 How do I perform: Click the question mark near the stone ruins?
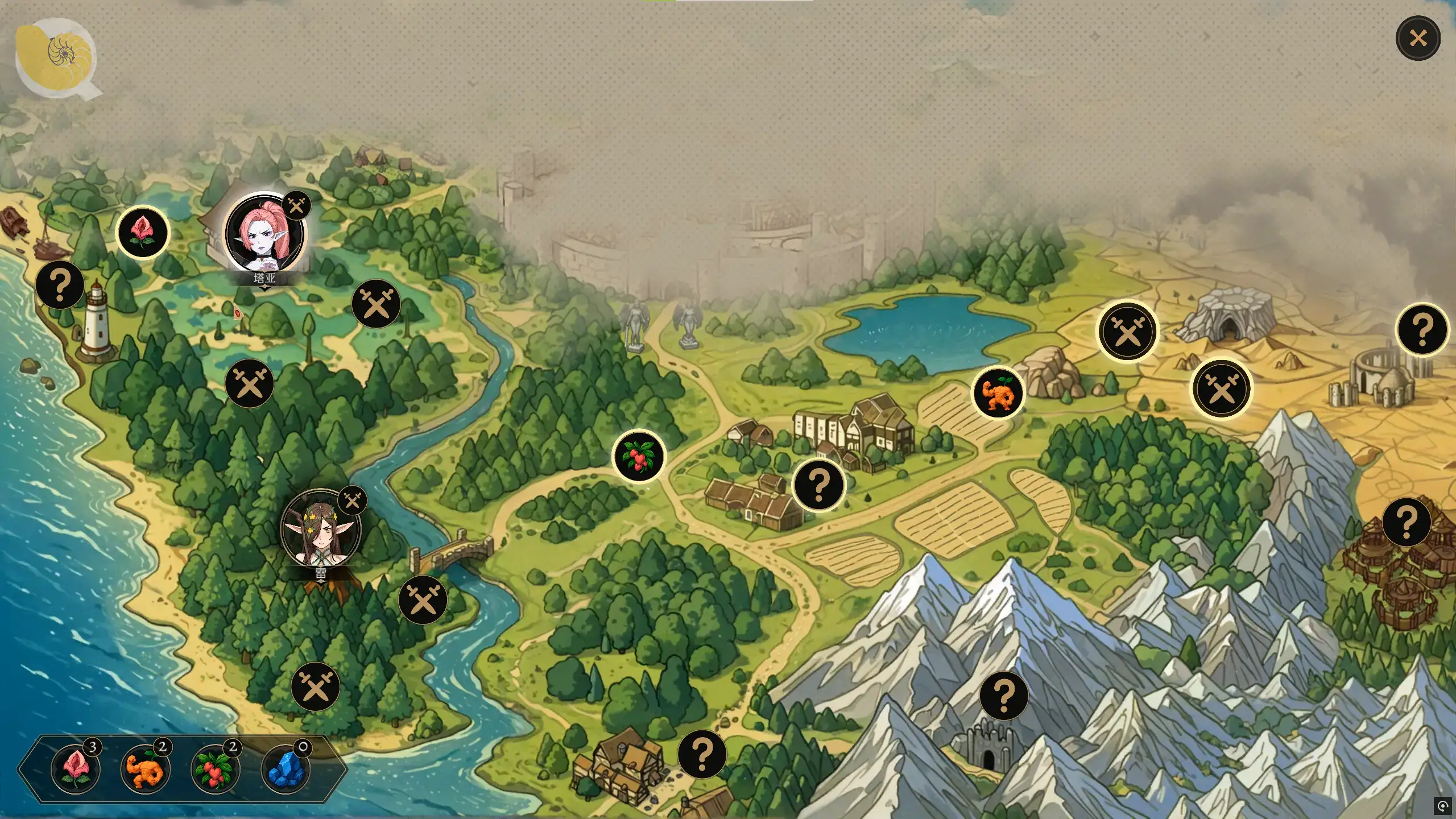click(x=1422, y=329)
